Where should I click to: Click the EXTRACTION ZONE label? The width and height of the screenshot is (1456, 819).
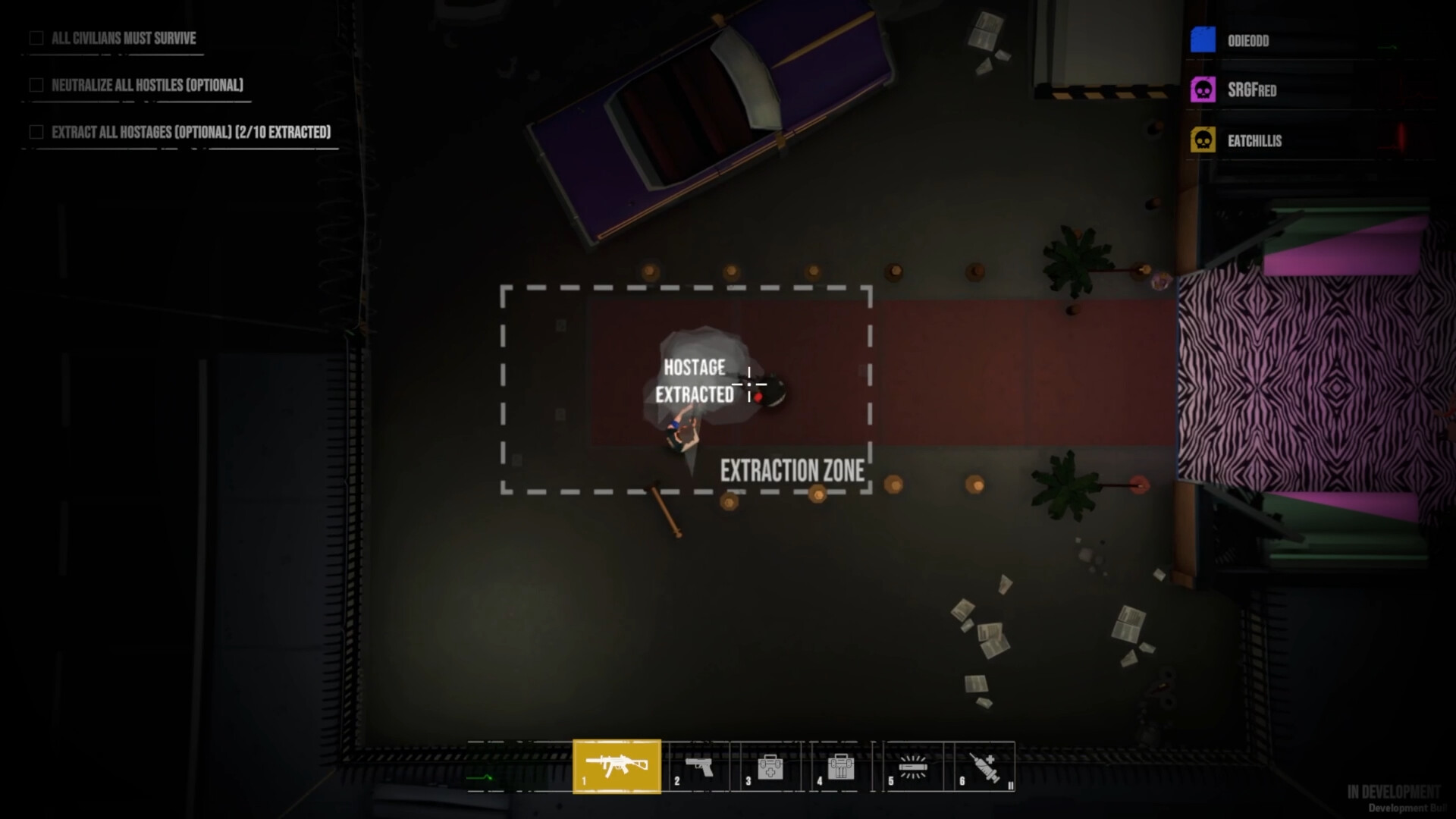pos(795,469)
